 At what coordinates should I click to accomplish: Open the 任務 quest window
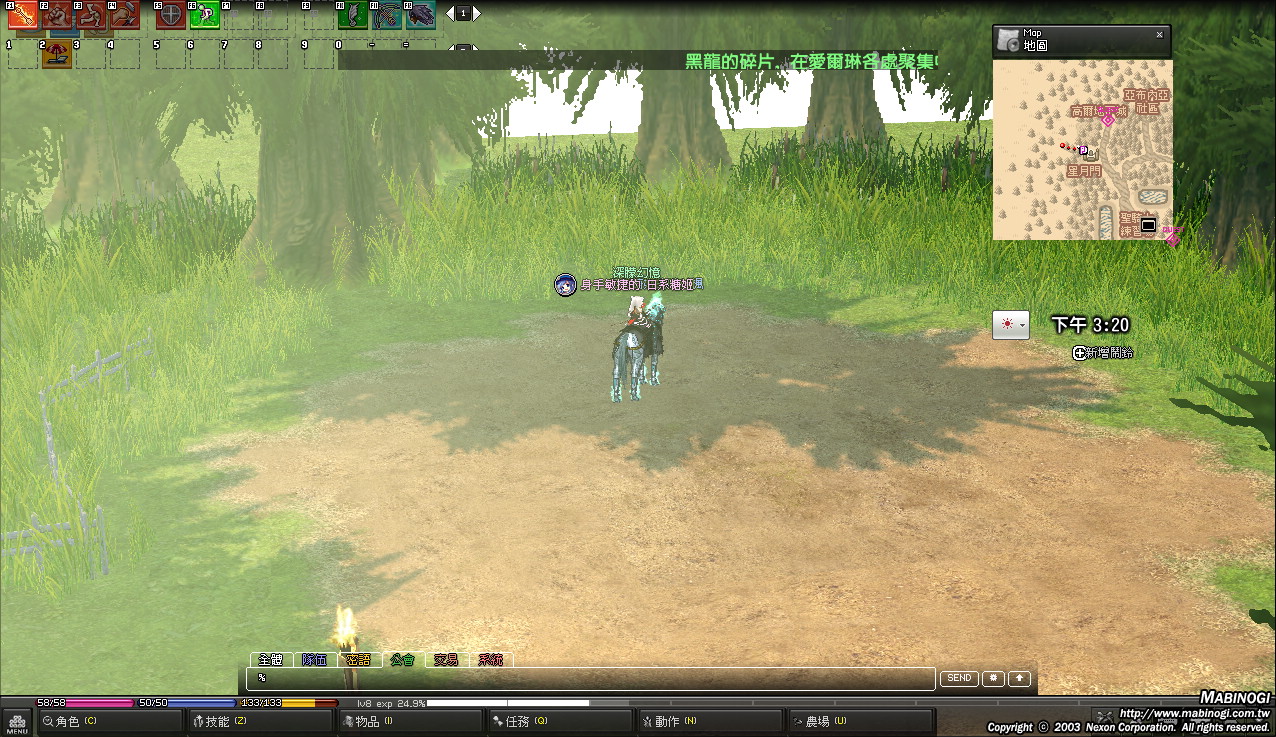(x=521, y=721)
